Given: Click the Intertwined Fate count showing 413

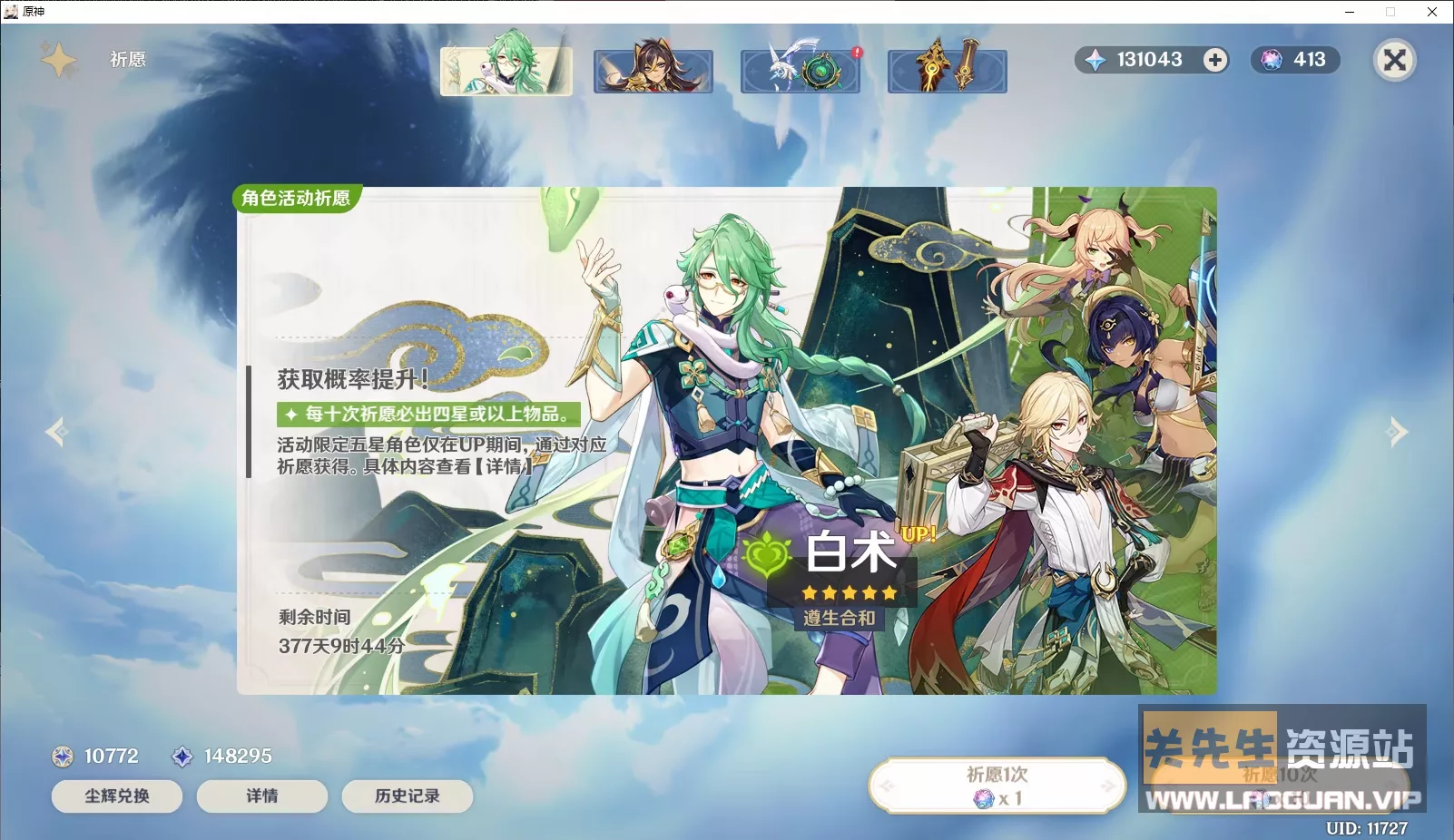Looking at the screenshot, I should click(1296, 60).
